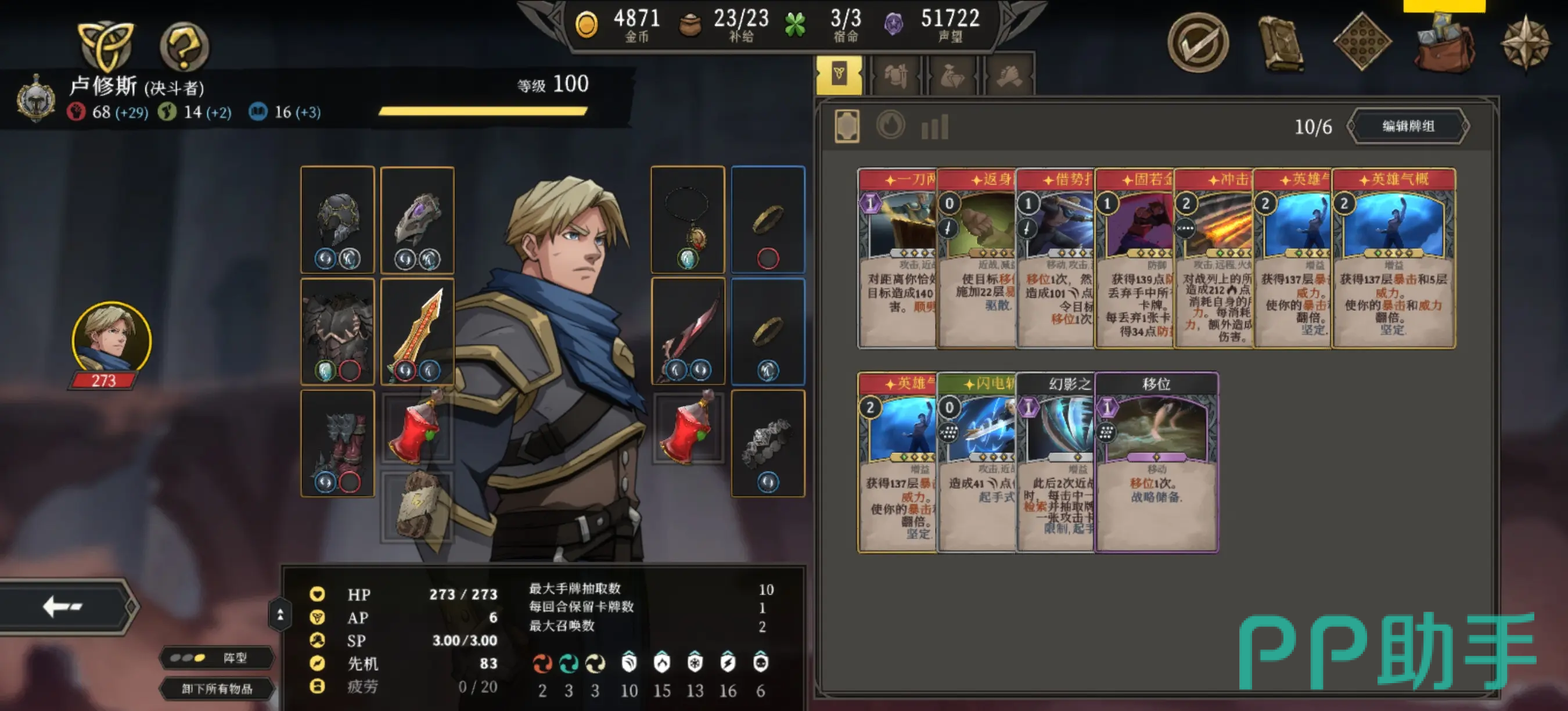Select the spiked boots equipment slot
The width and height of the screenshot is (1568, 711).
(x=337, y=443)
